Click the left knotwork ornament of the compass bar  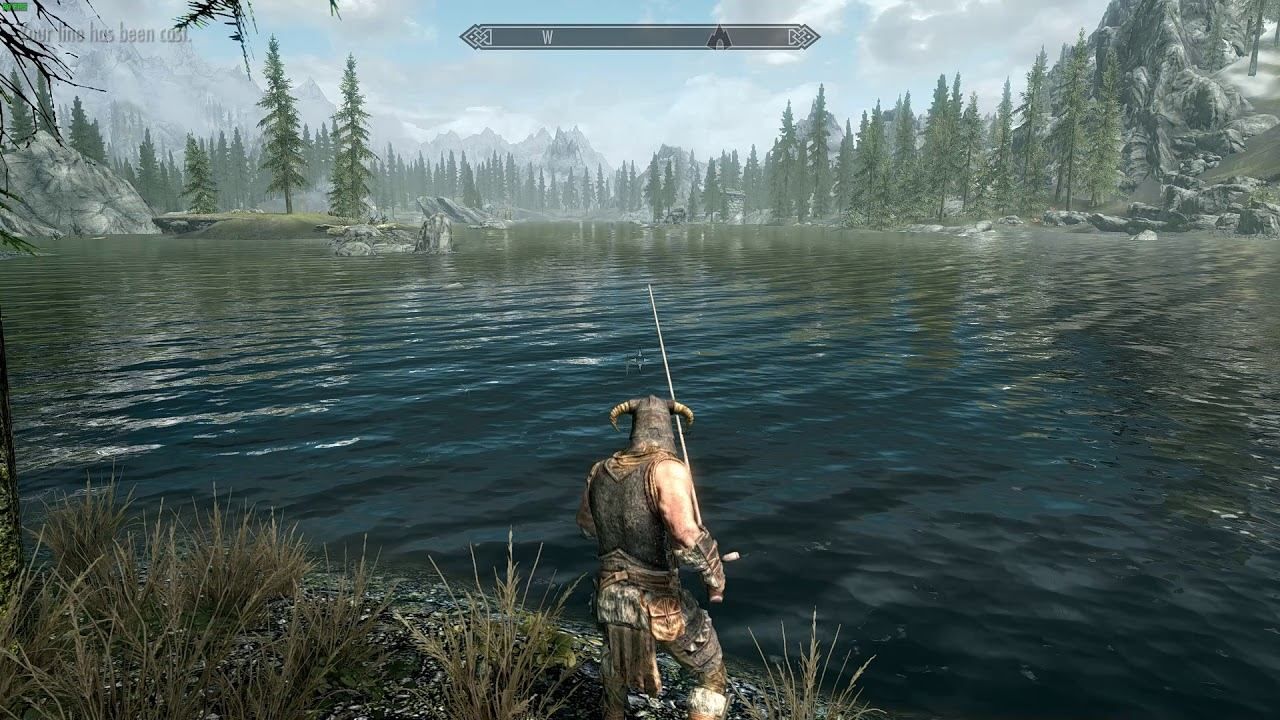pos(477,35)
